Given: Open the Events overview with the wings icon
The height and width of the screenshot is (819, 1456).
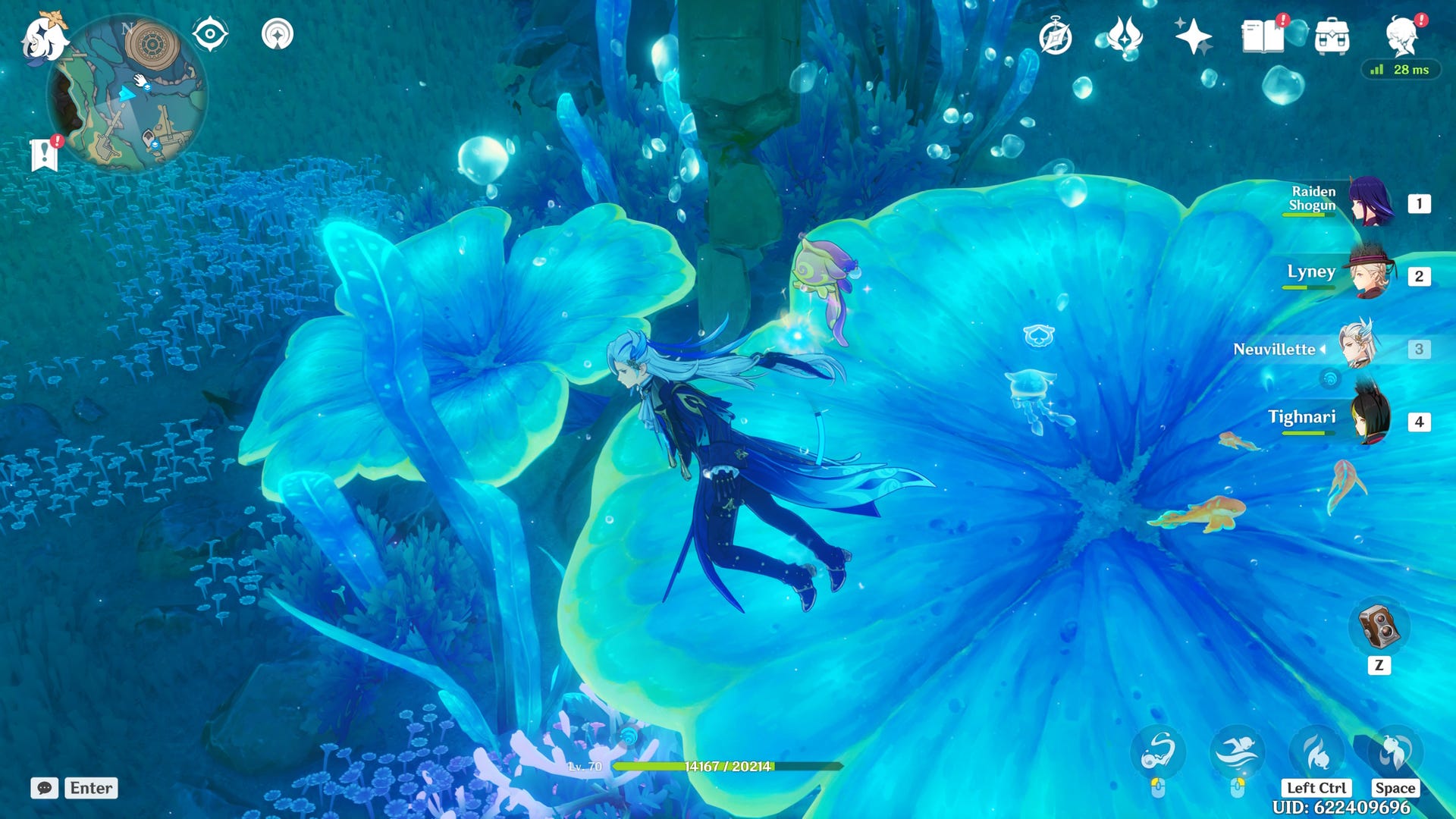Looking at the screenshot, I should click(x=1125, y=34).
